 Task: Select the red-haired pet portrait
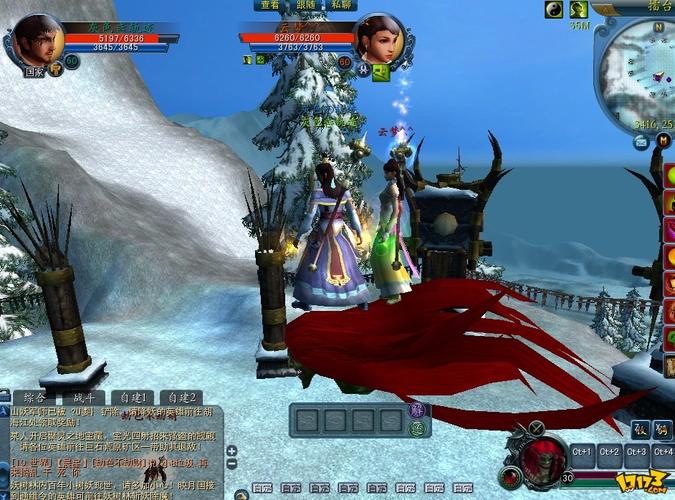(x=541, y=457)
